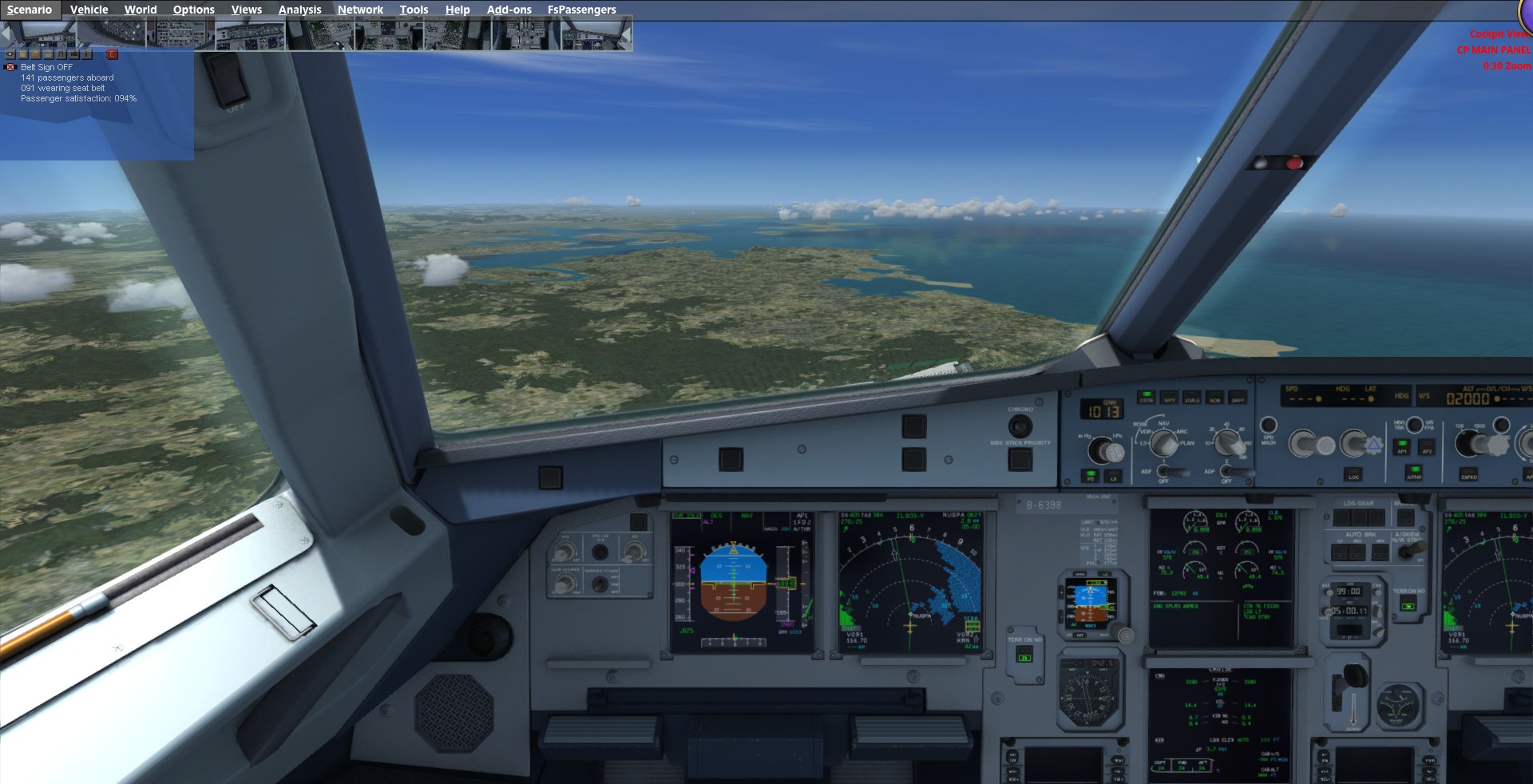Click the left arrow on the panel thumbnail strip
1533x784 pixels.
click(5, 36)
